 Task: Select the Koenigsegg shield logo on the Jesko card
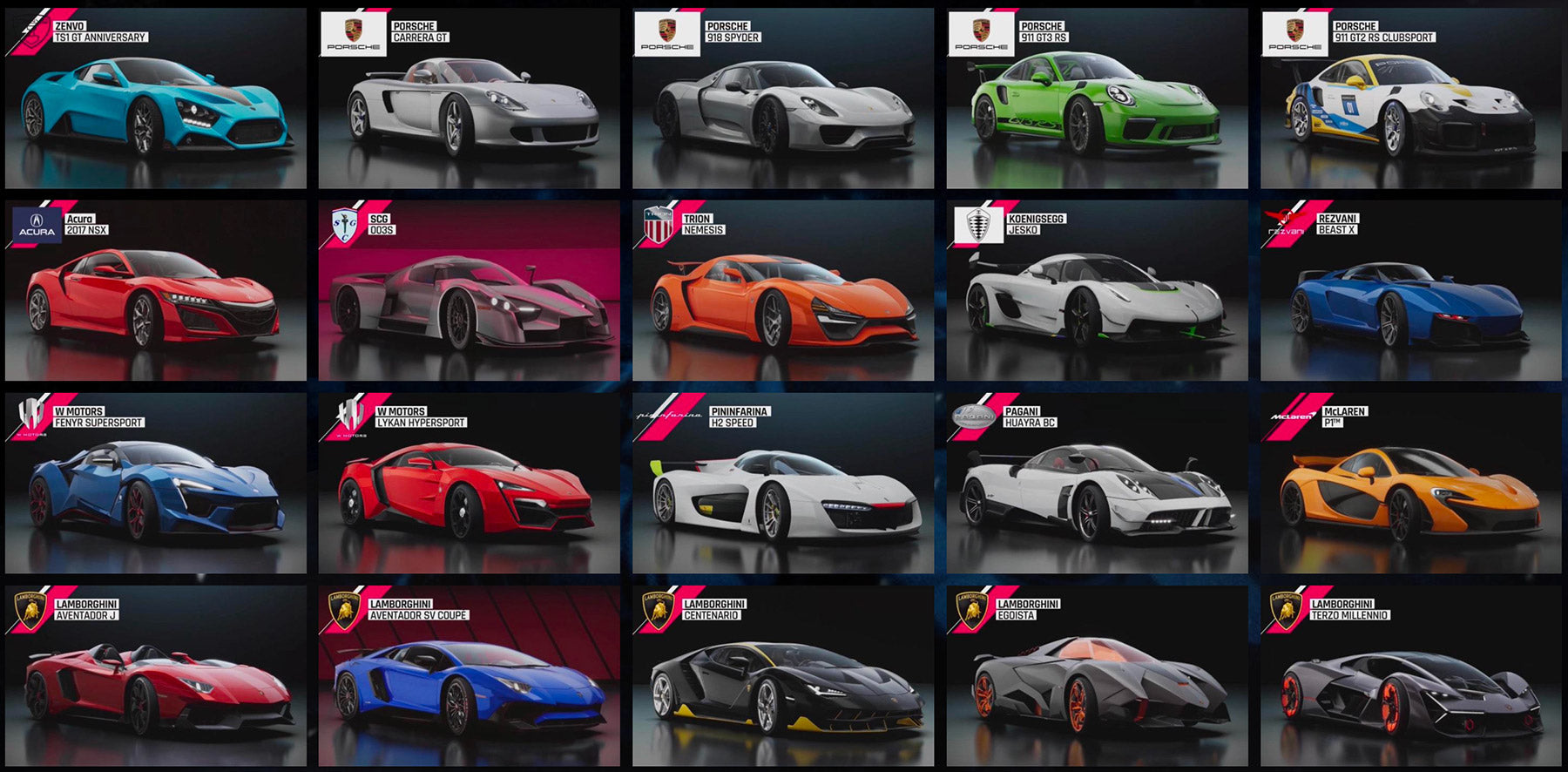[x=981, y=224]
